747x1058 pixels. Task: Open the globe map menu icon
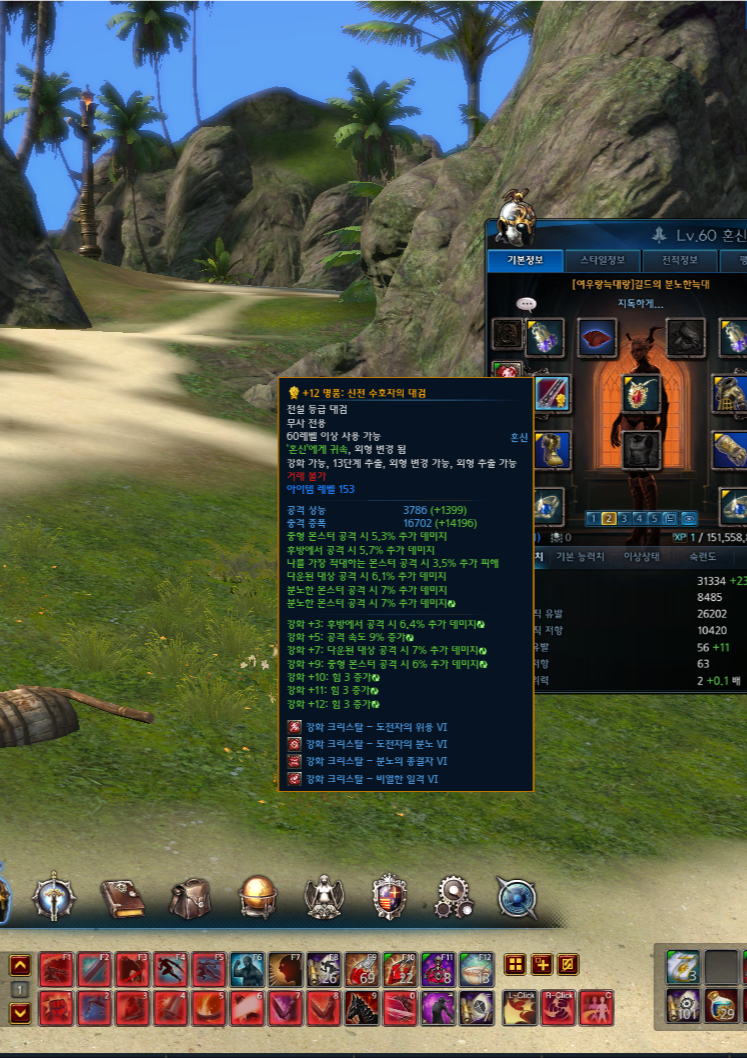point(257,896)
